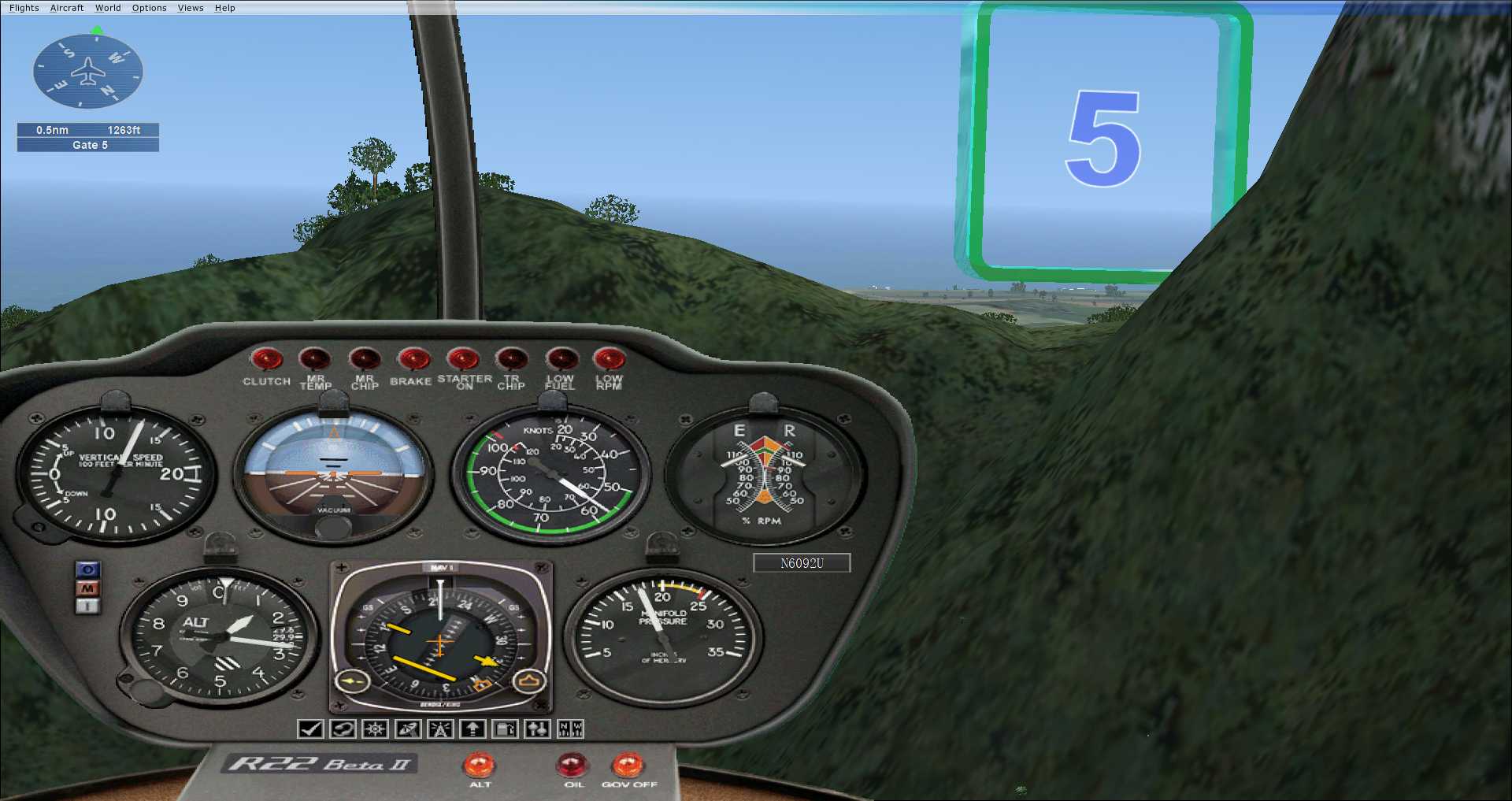Show the radio tower panel icon
The height and width of the screenshot is (801, 1512).
(x=440, y=729)
